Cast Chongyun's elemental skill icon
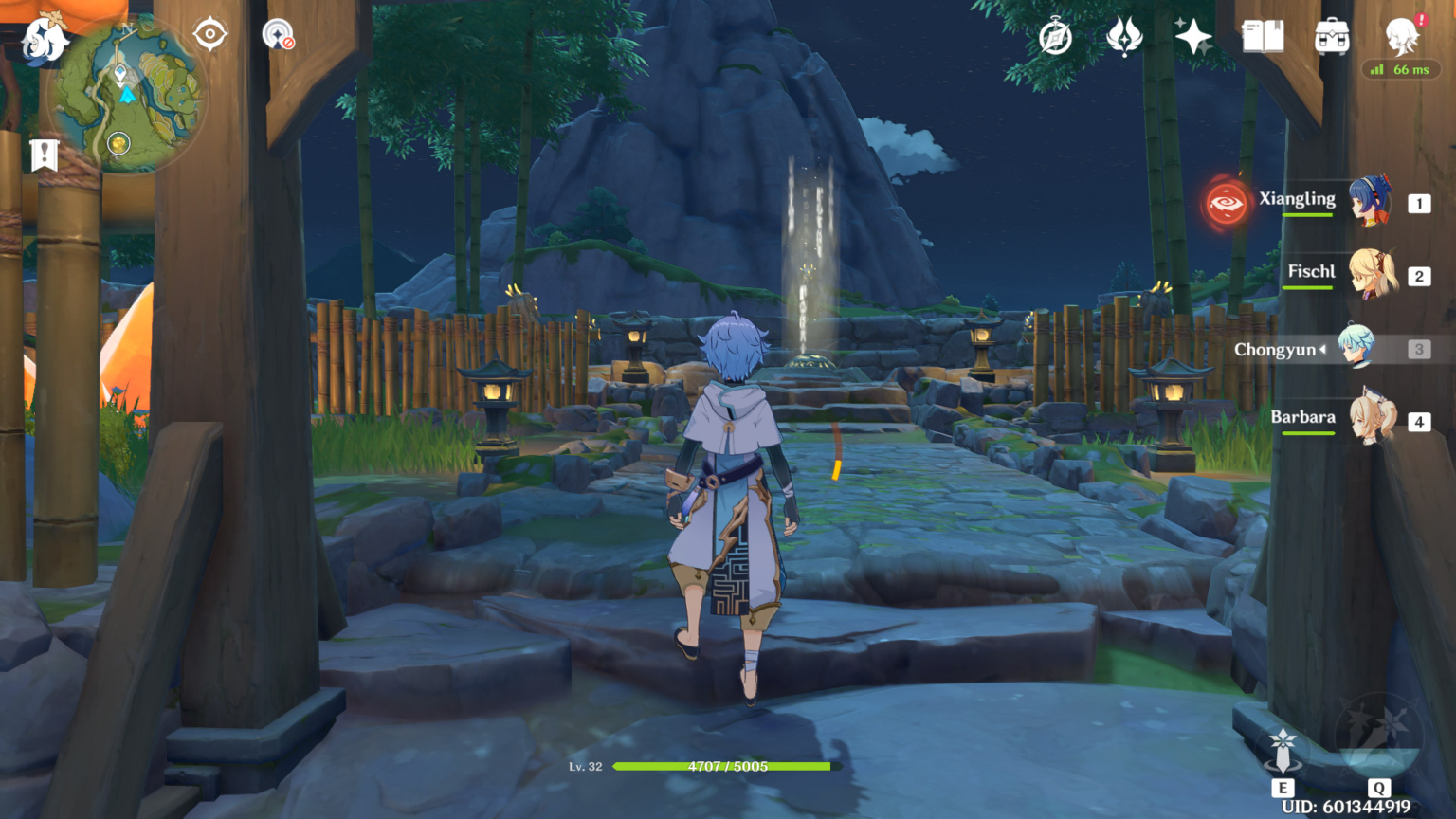This screenshot has height=819, width=1456. point(1284,749)
